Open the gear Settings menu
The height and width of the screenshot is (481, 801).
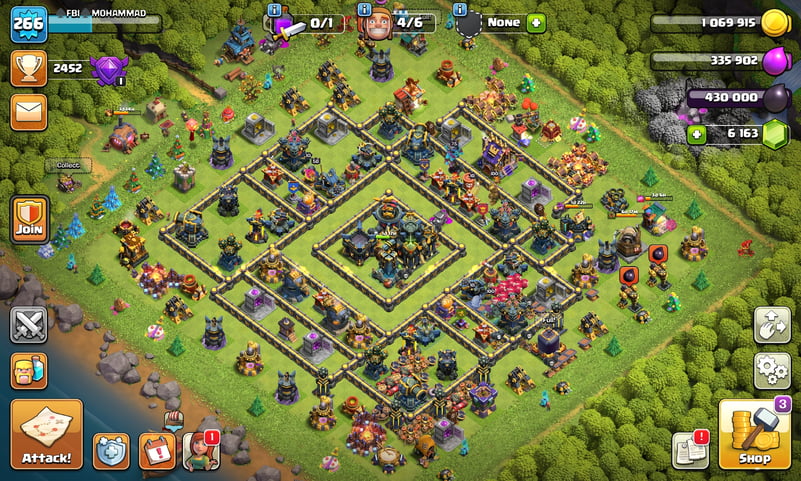(771, 371)
